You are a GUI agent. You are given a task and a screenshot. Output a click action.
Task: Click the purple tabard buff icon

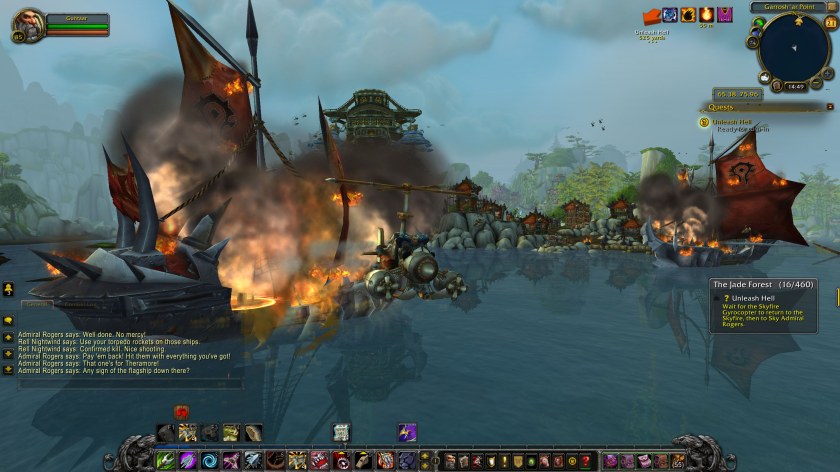click(724, 14)
